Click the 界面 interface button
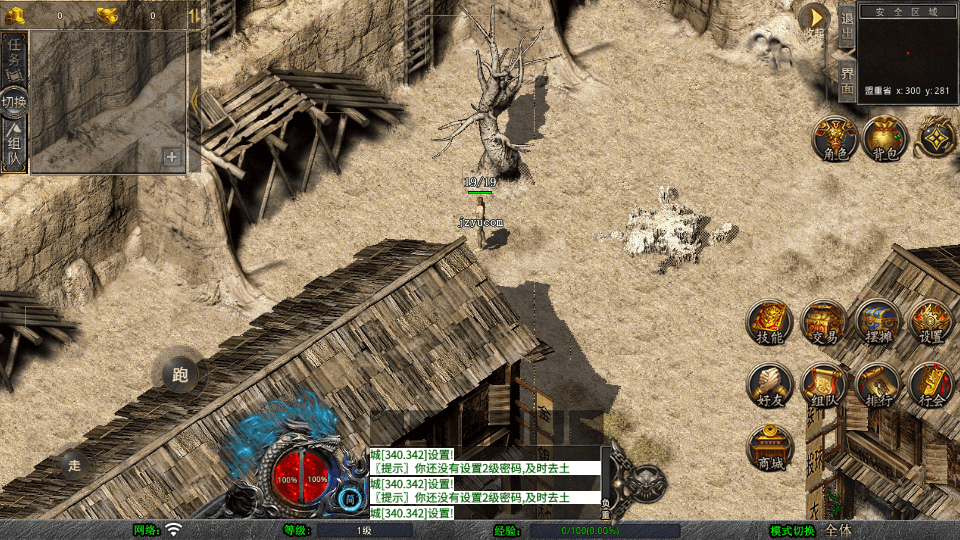 [846, 80]
